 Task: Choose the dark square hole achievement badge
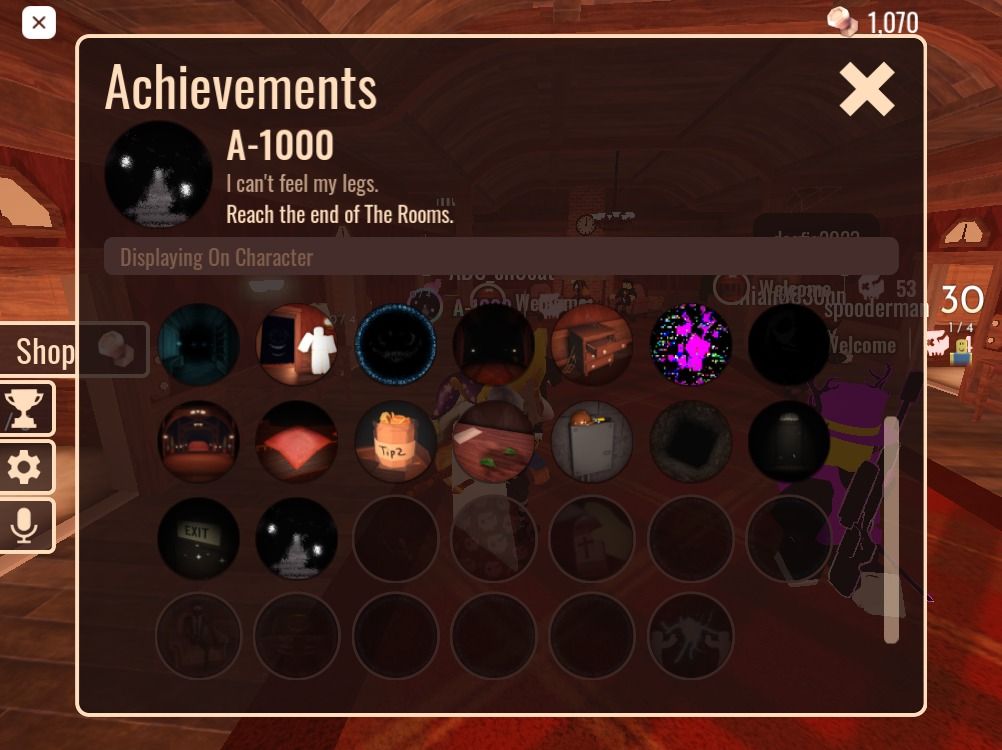[x=690, y=442]
